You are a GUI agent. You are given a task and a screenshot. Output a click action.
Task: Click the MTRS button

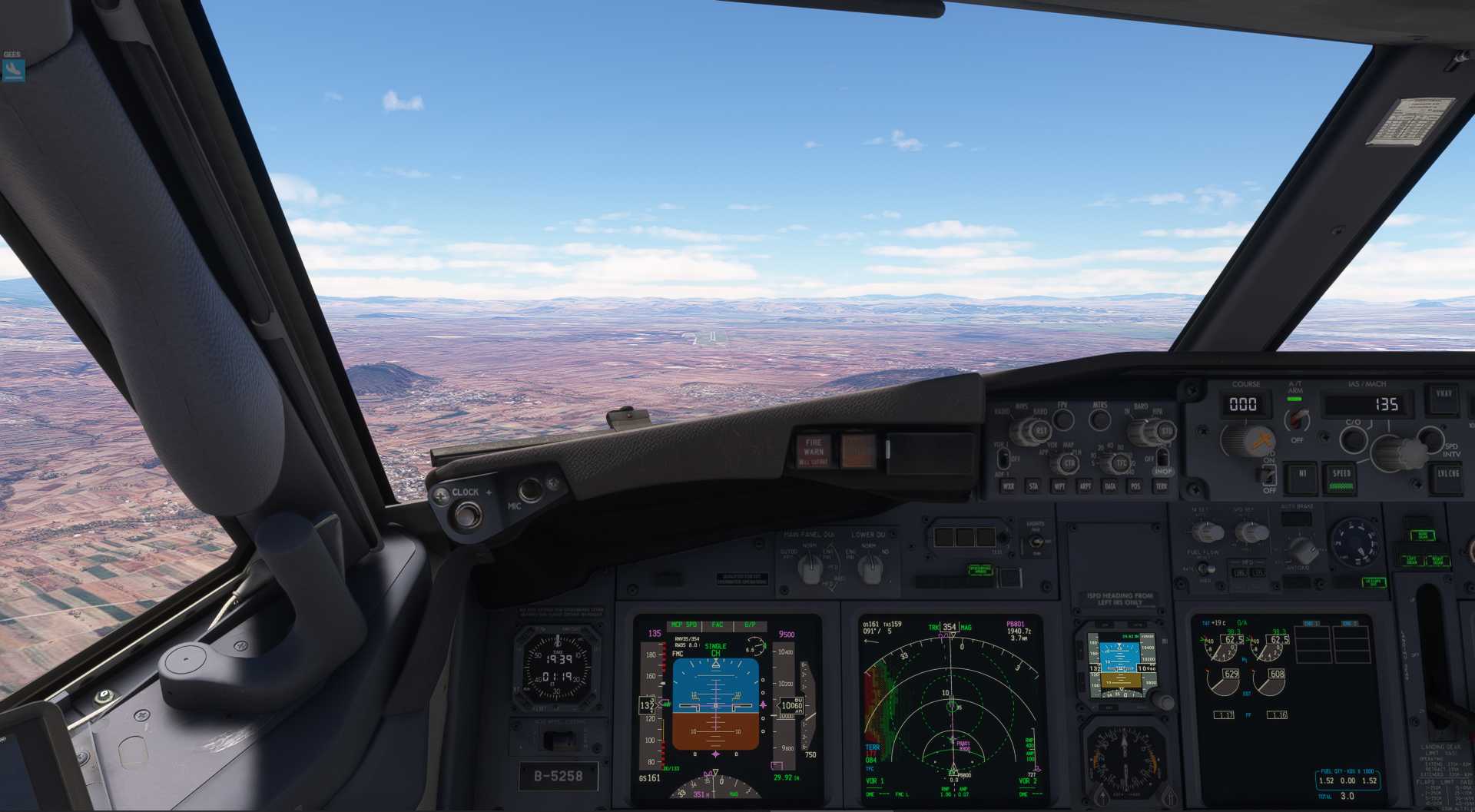[1100, 419]
